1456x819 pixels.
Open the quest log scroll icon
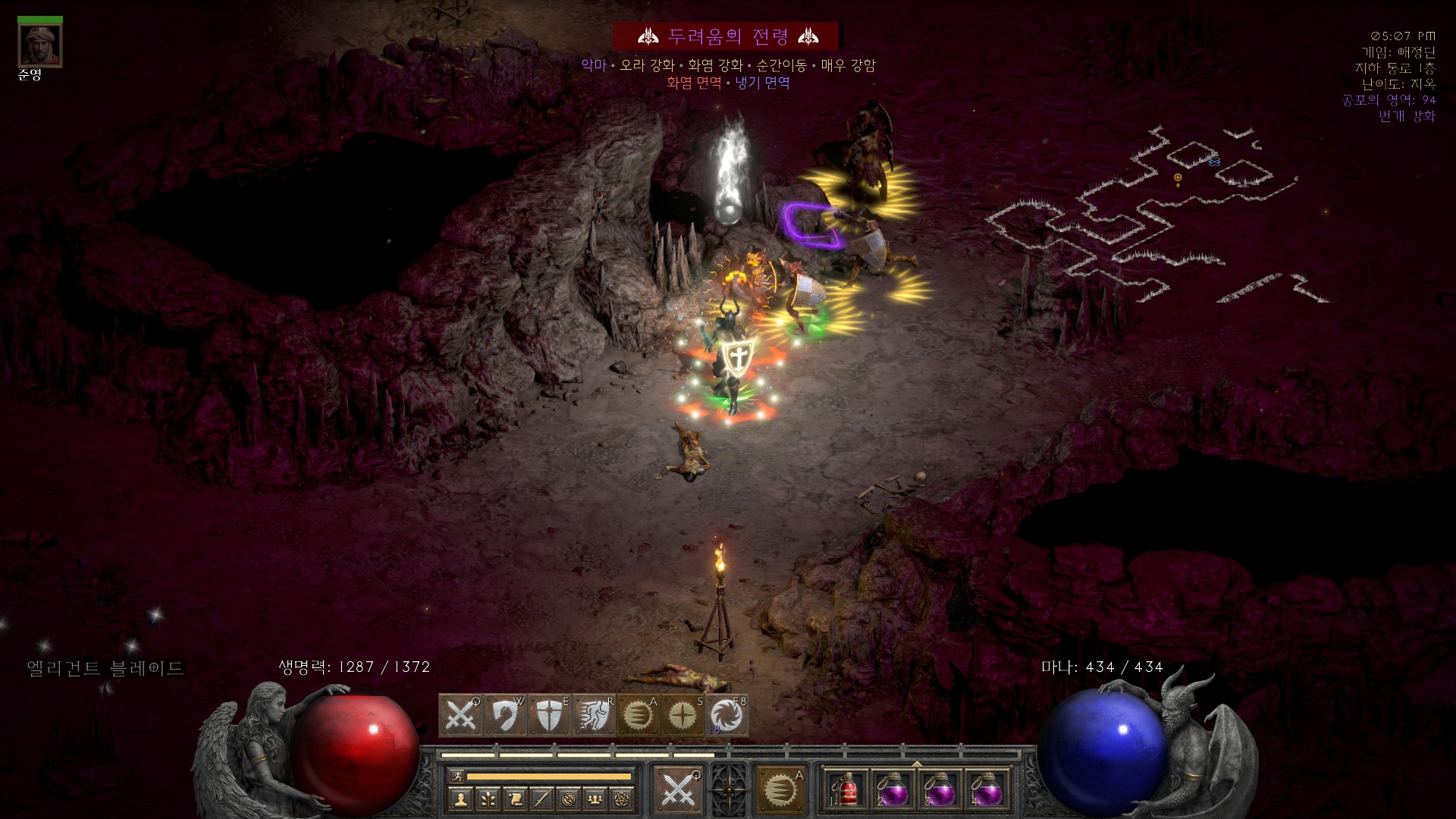[515, 798]
